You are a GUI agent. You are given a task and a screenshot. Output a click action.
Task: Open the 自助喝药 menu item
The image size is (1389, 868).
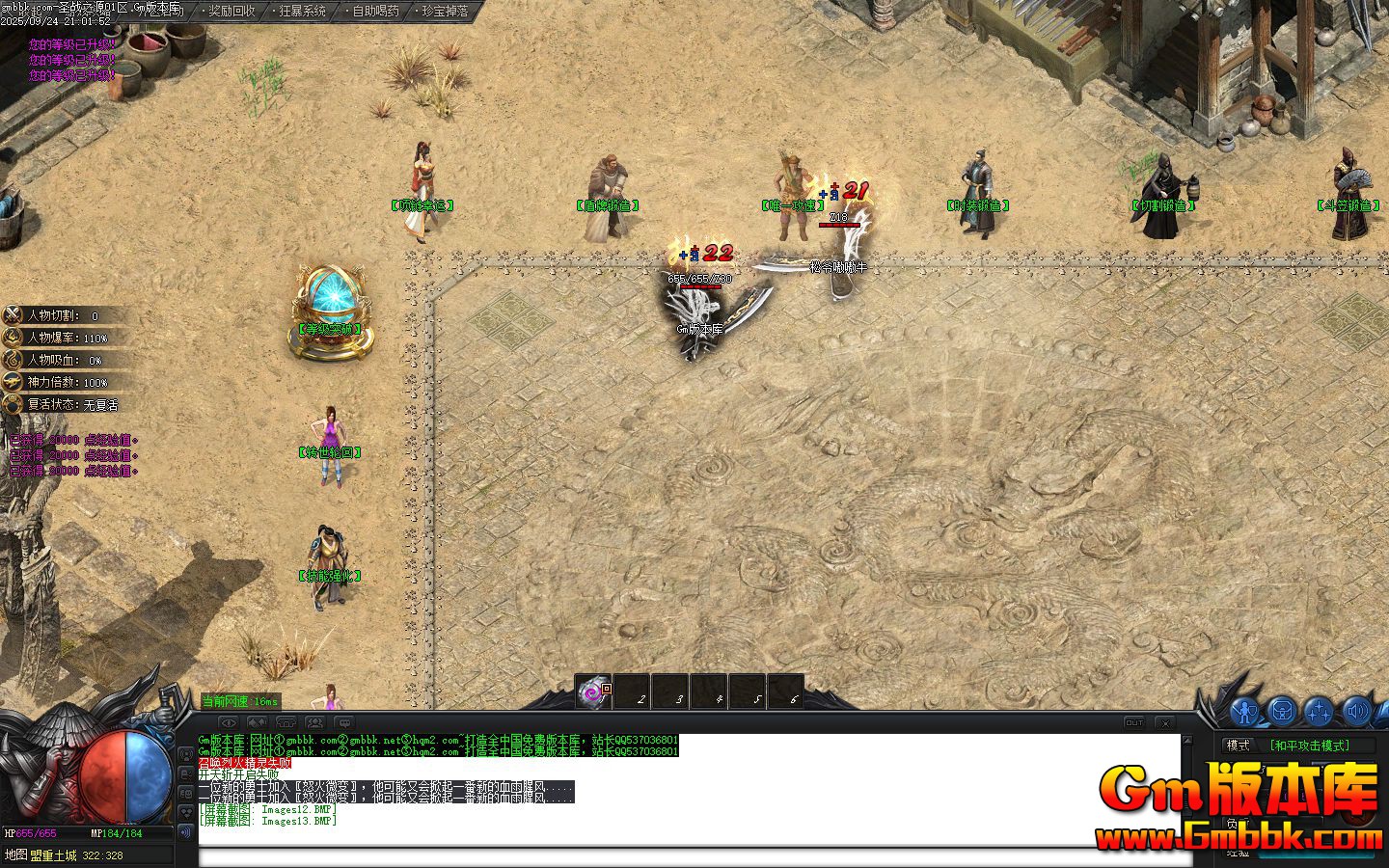click(x=373, y=12)
